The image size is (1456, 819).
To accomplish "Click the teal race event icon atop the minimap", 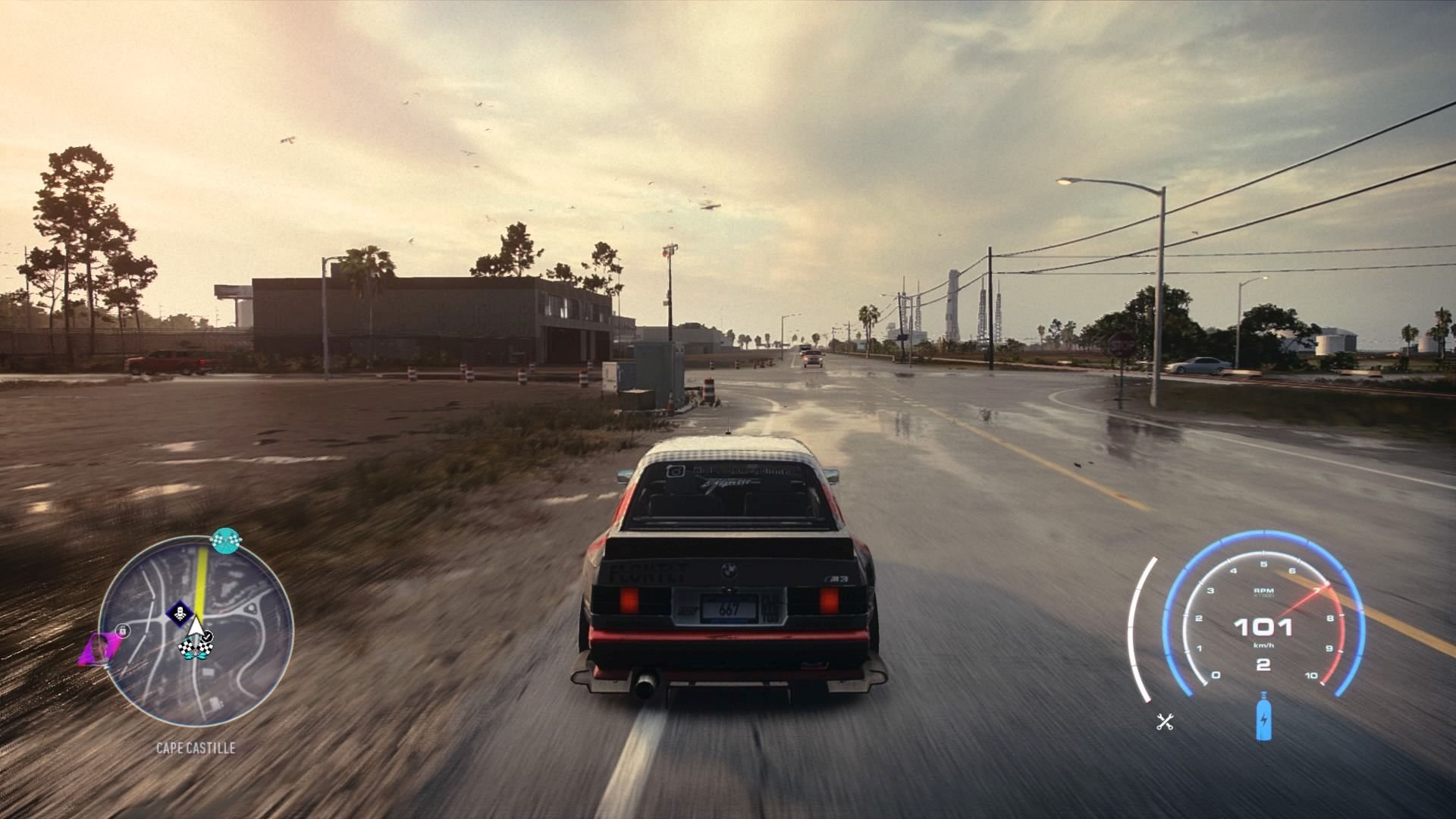I will click(225, 541).
